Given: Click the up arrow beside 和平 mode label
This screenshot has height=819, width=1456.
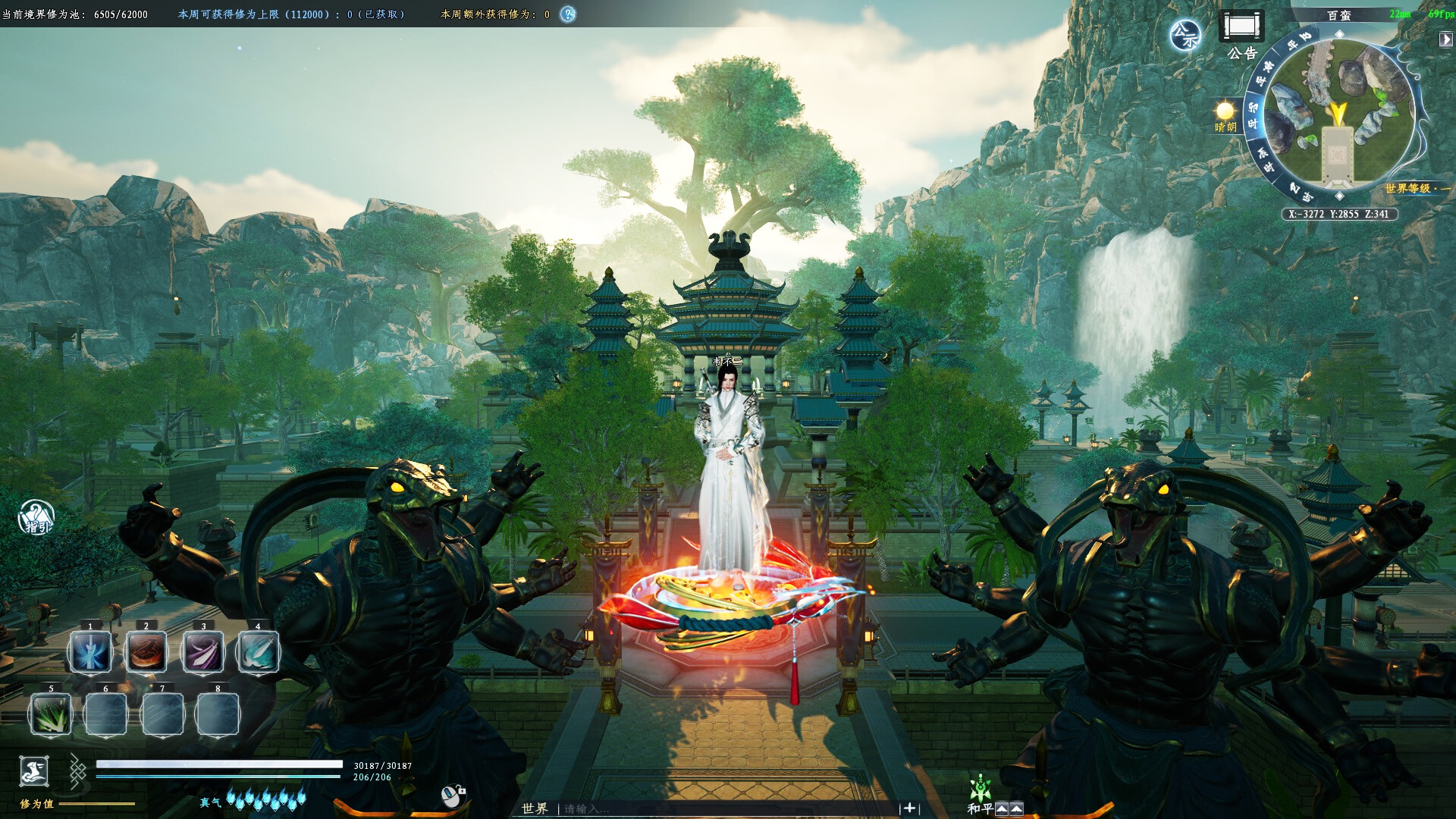Looking at the screenshot, I should tap(1001, 807).
